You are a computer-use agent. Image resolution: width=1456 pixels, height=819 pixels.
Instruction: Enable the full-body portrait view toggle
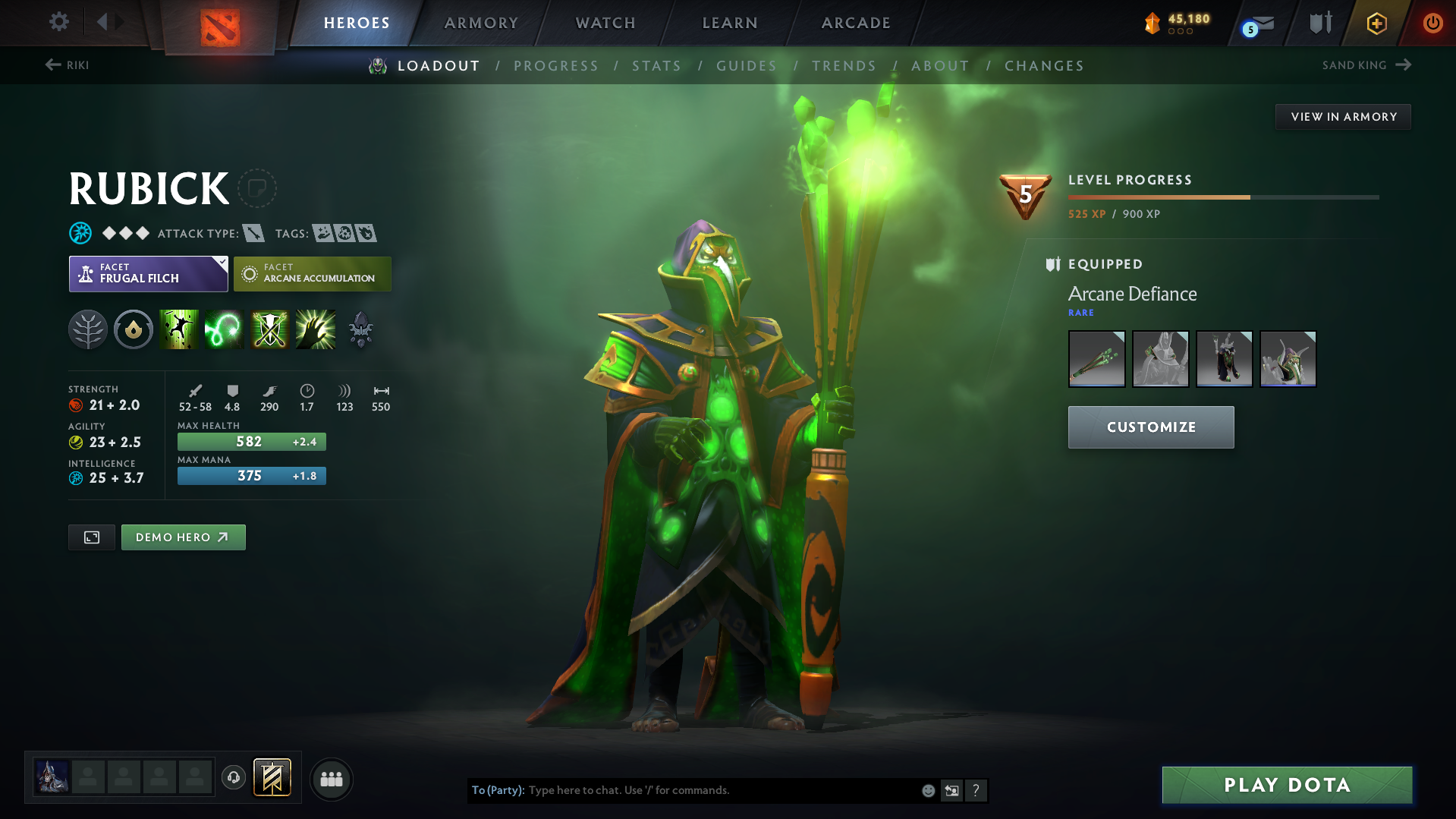click(x=91, y=537)
